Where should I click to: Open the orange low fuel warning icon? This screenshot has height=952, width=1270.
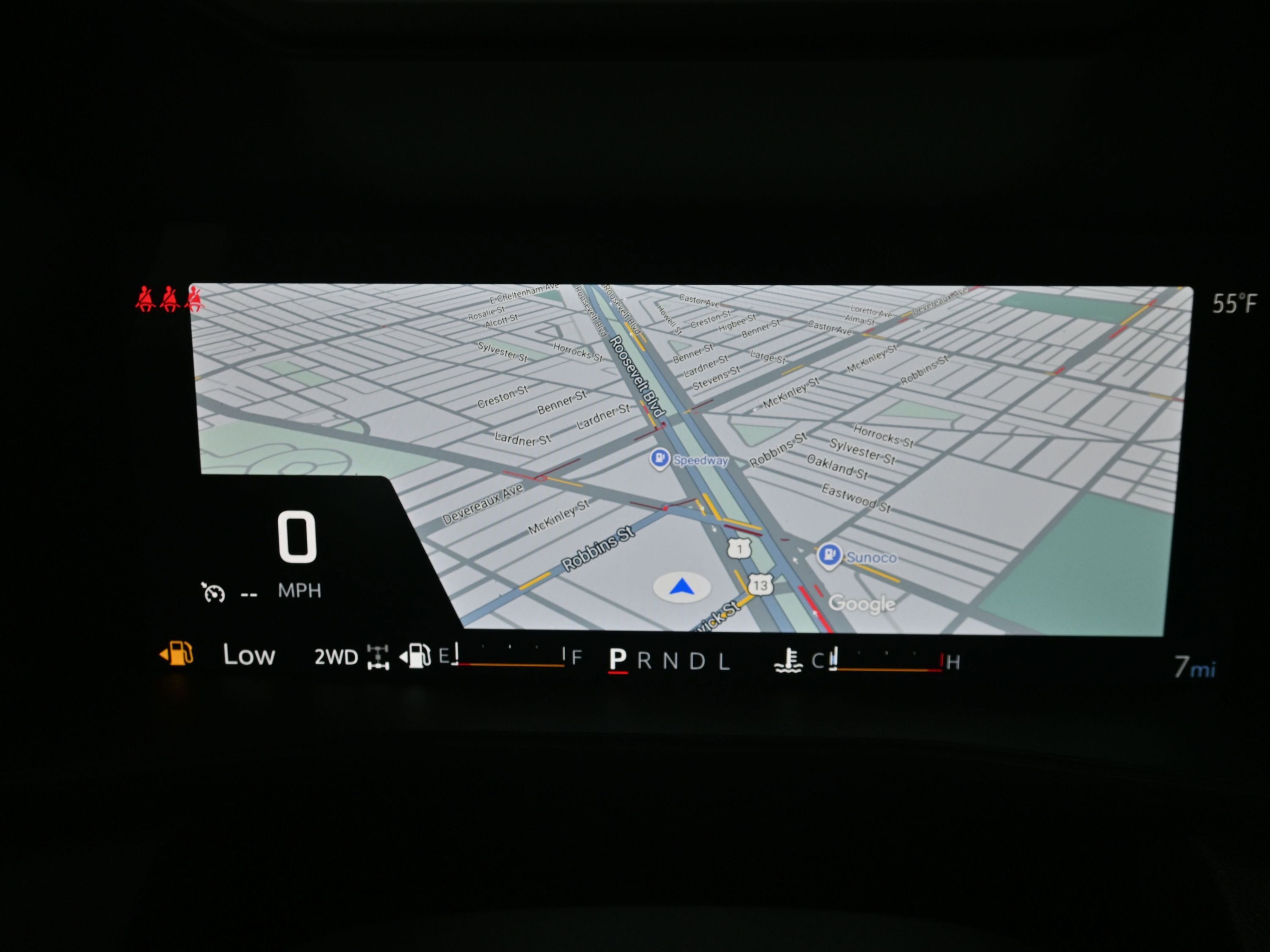(177, 654)
